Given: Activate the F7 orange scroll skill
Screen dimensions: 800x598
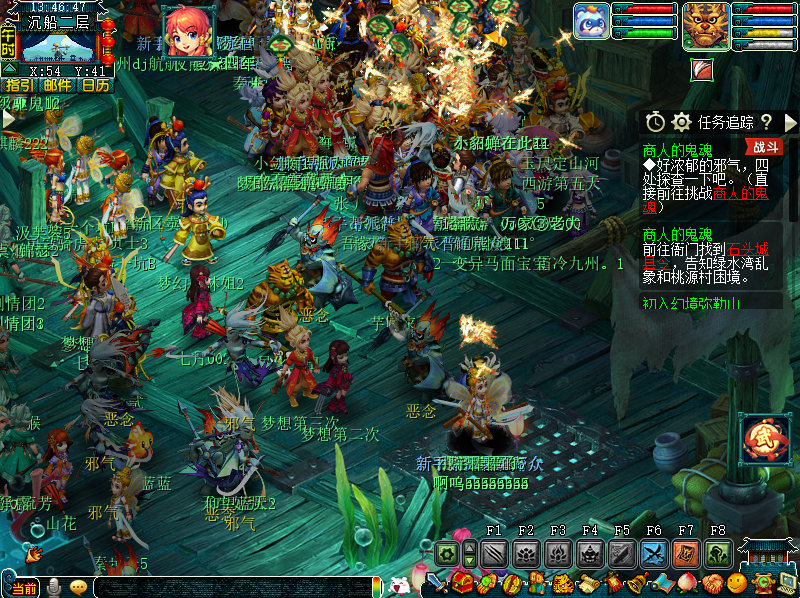Looking at the screenshot, I should pos(686,553).
